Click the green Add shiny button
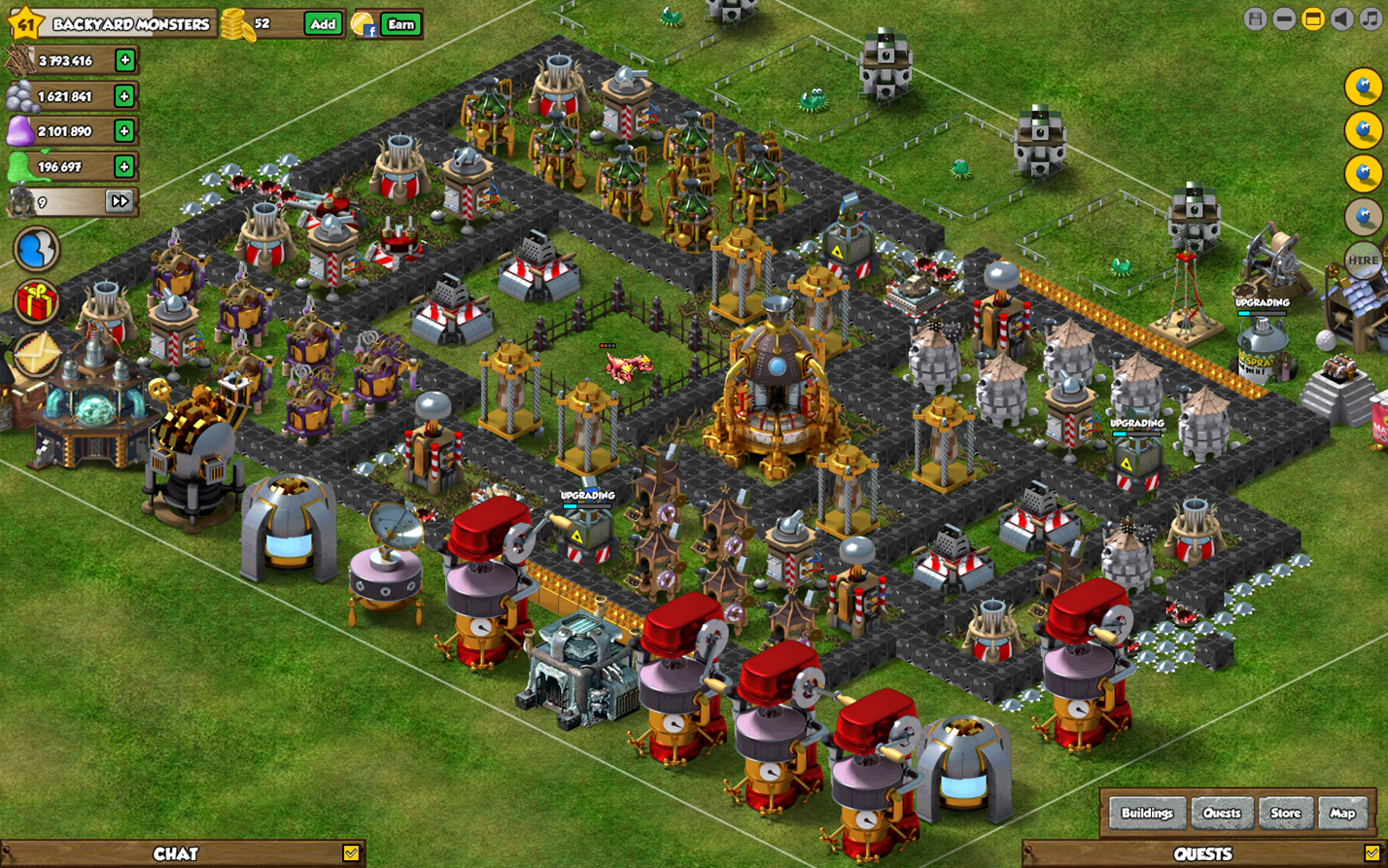1388x868 pixels. click(x=323, y=24)
